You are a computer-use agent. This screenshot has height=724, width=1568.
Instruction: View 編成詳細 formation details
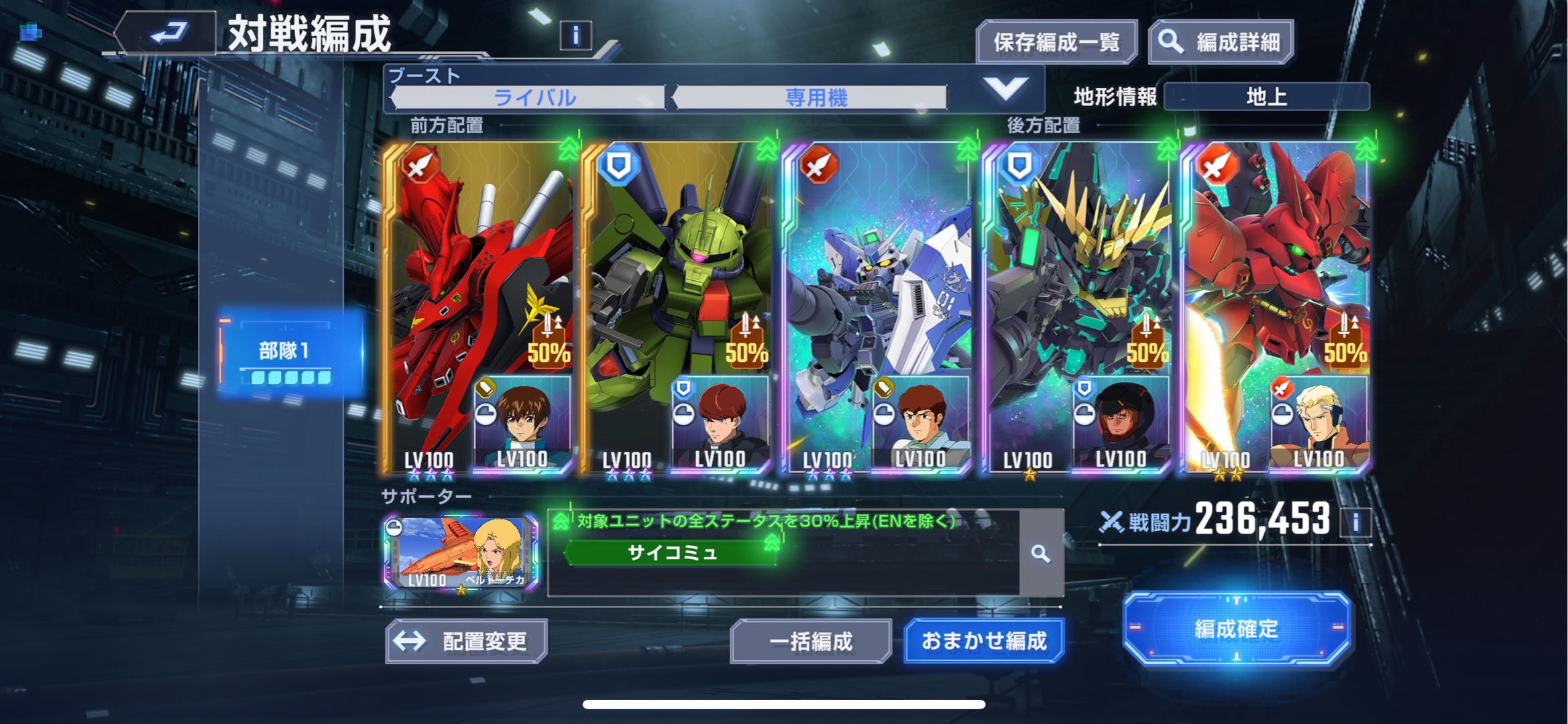tap(1221, 43)
